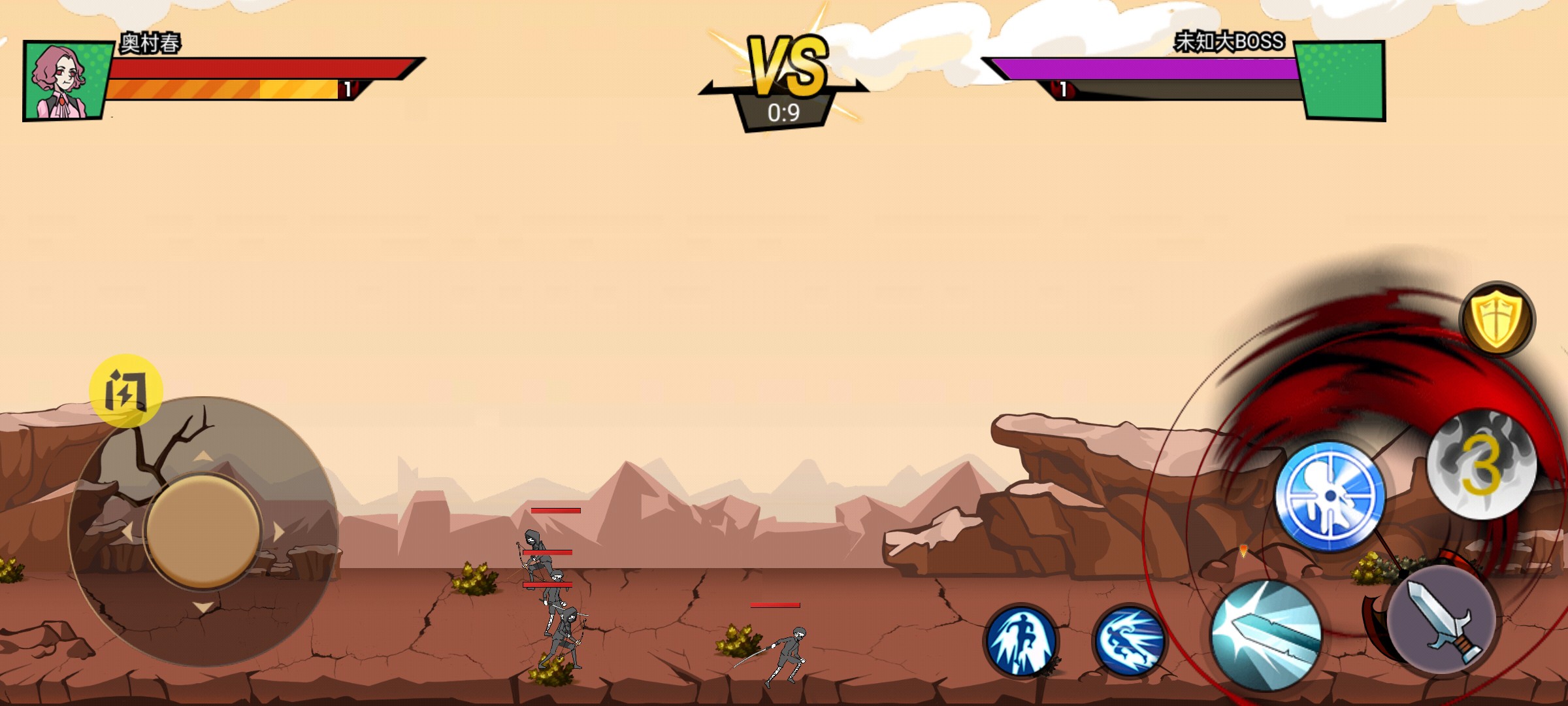The height and width of the screenshot is (706, 1568).
Task: Use the sword basic attack button
Action: [x=1441, y=620]
